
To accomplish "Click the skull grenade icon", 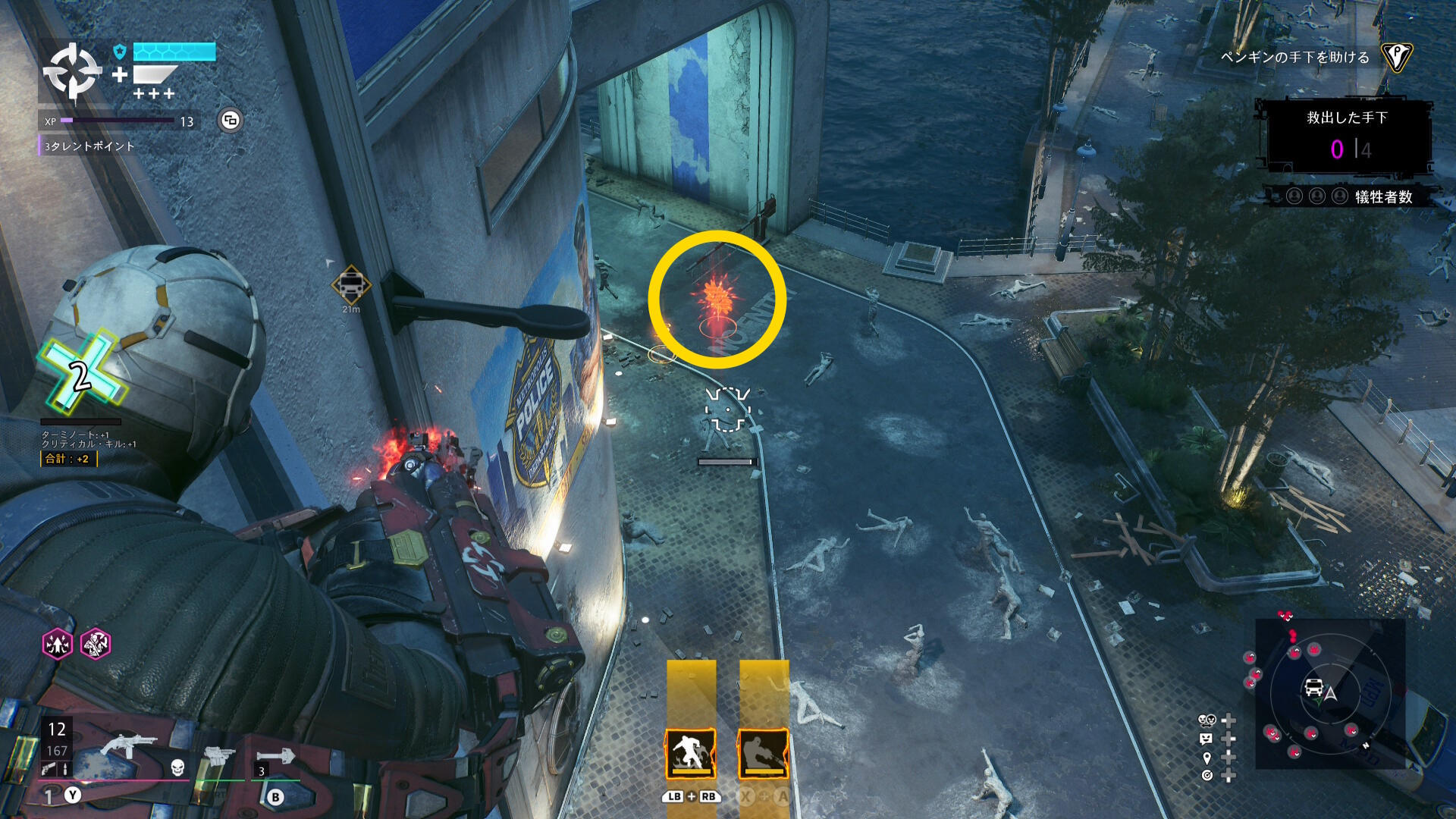I will [x=177, y=767].
